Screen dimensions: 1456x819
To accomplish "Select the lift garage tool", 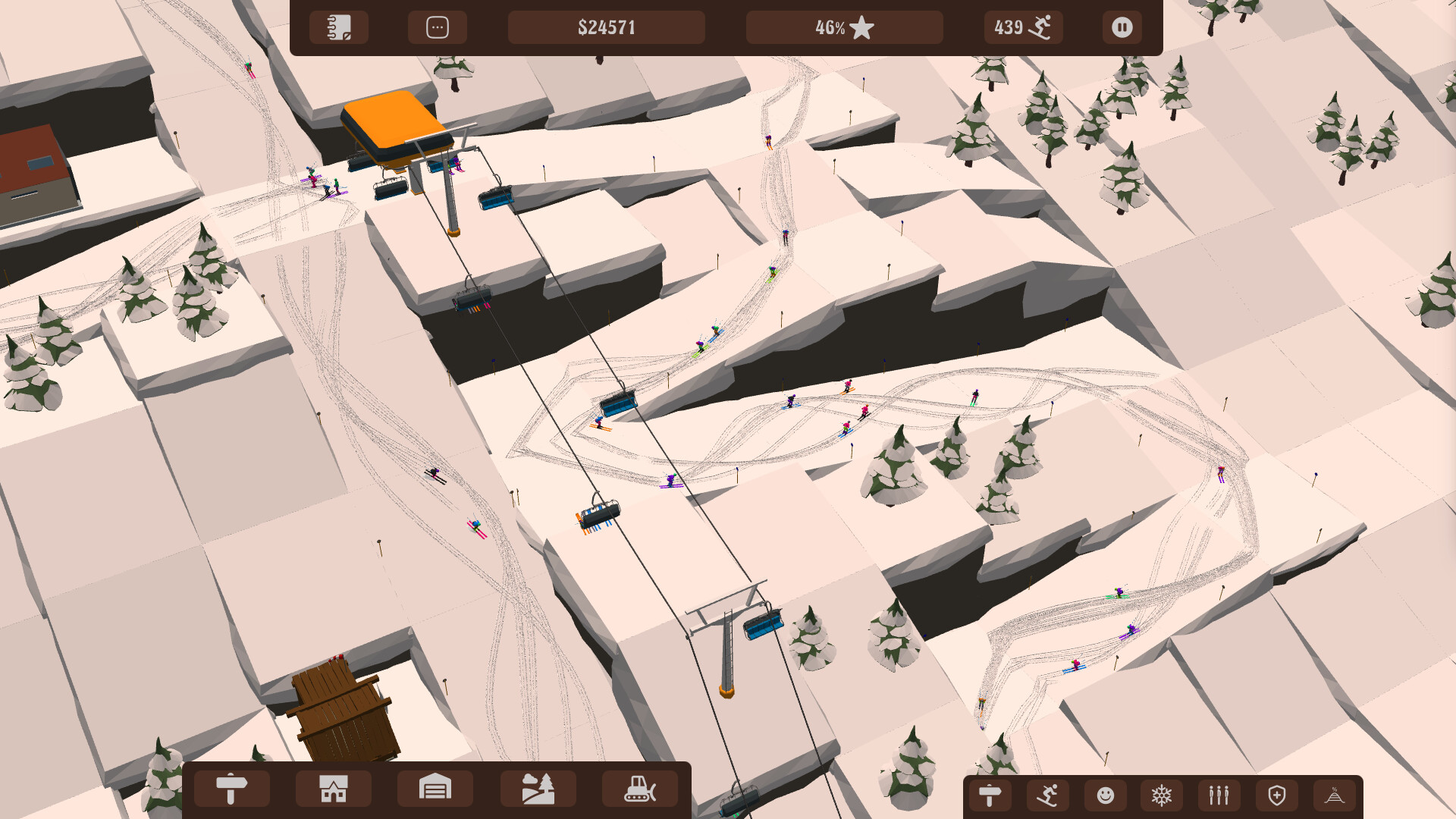I will (435, 788).
